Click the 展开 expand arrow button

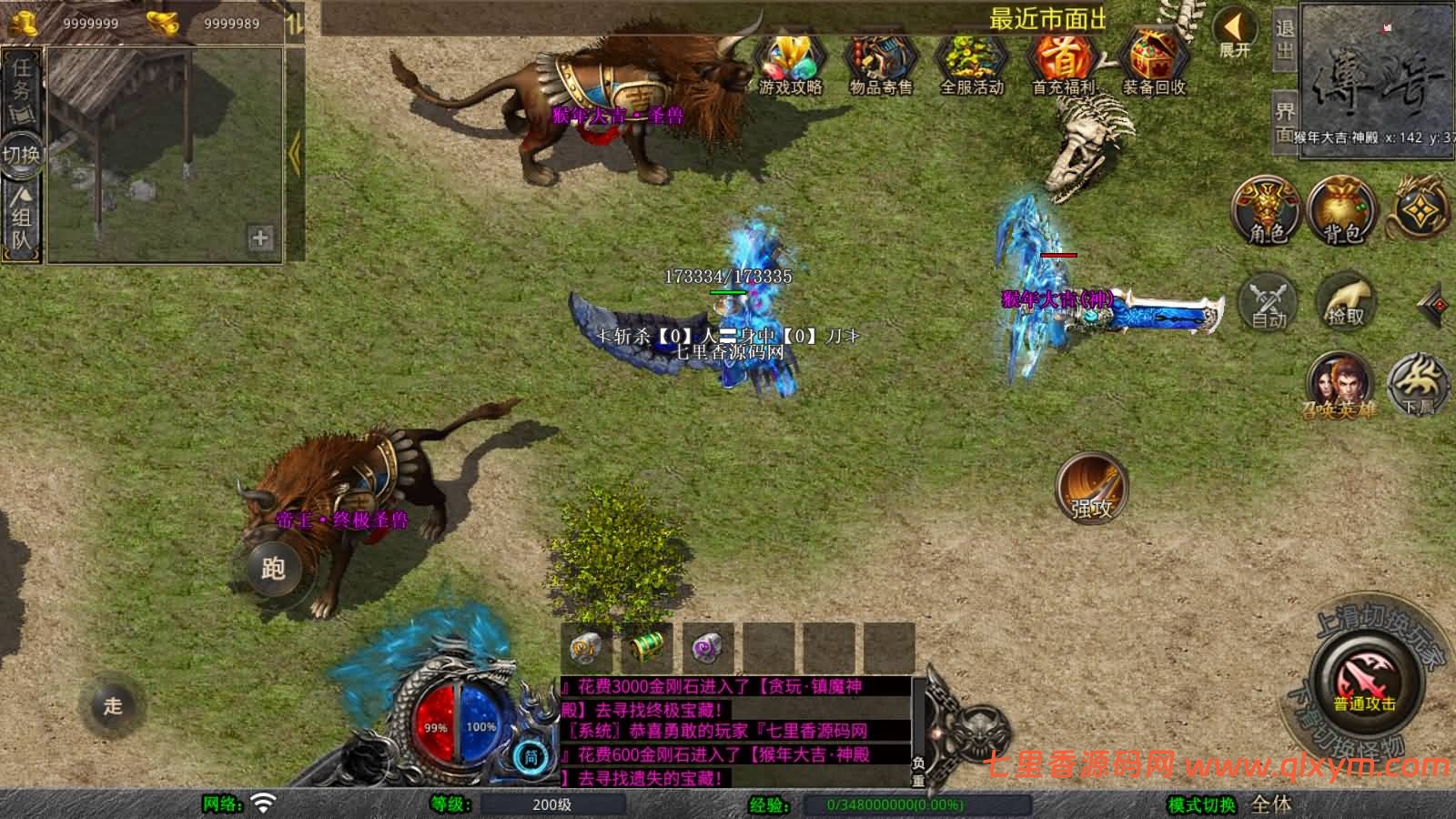coord(1235,33)
